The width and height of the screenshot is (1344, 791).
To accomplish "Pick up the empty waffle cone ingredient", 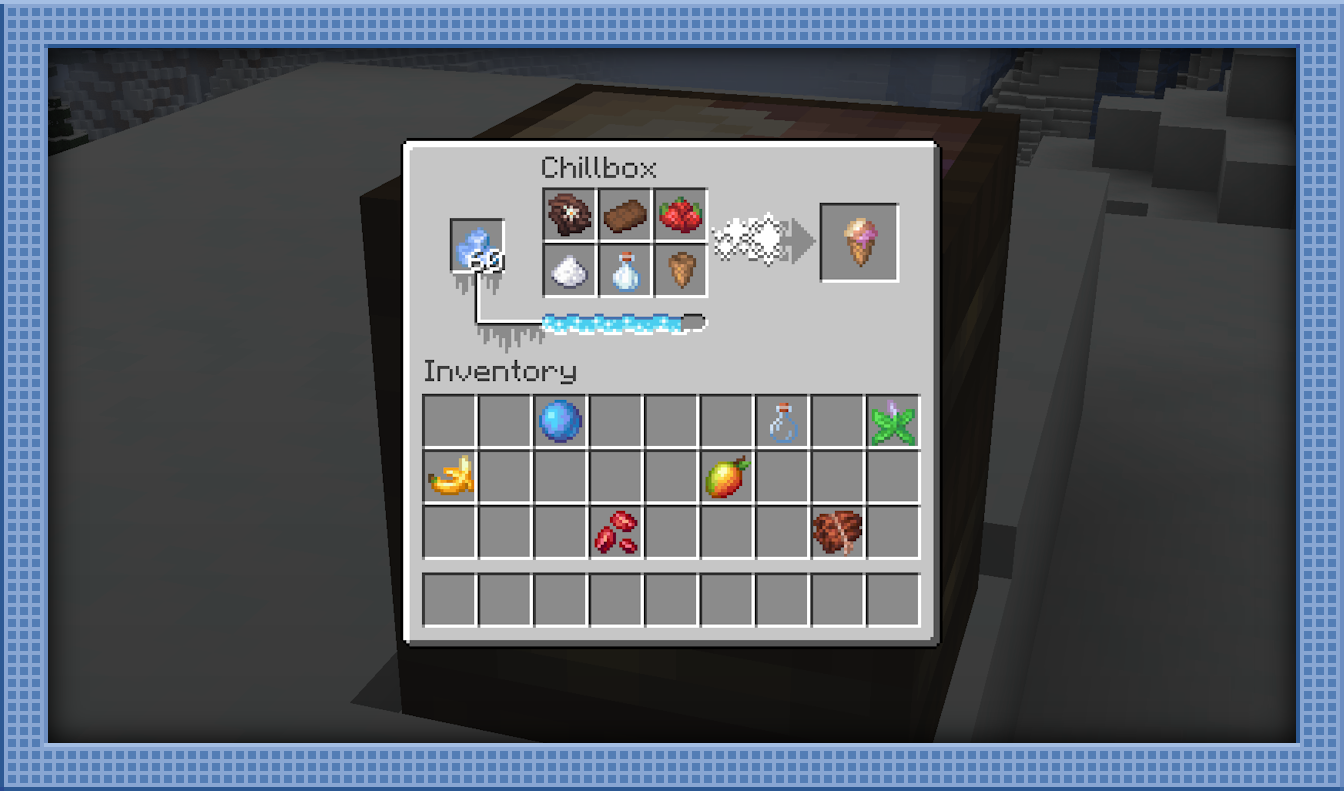I will tap(681, 271).
